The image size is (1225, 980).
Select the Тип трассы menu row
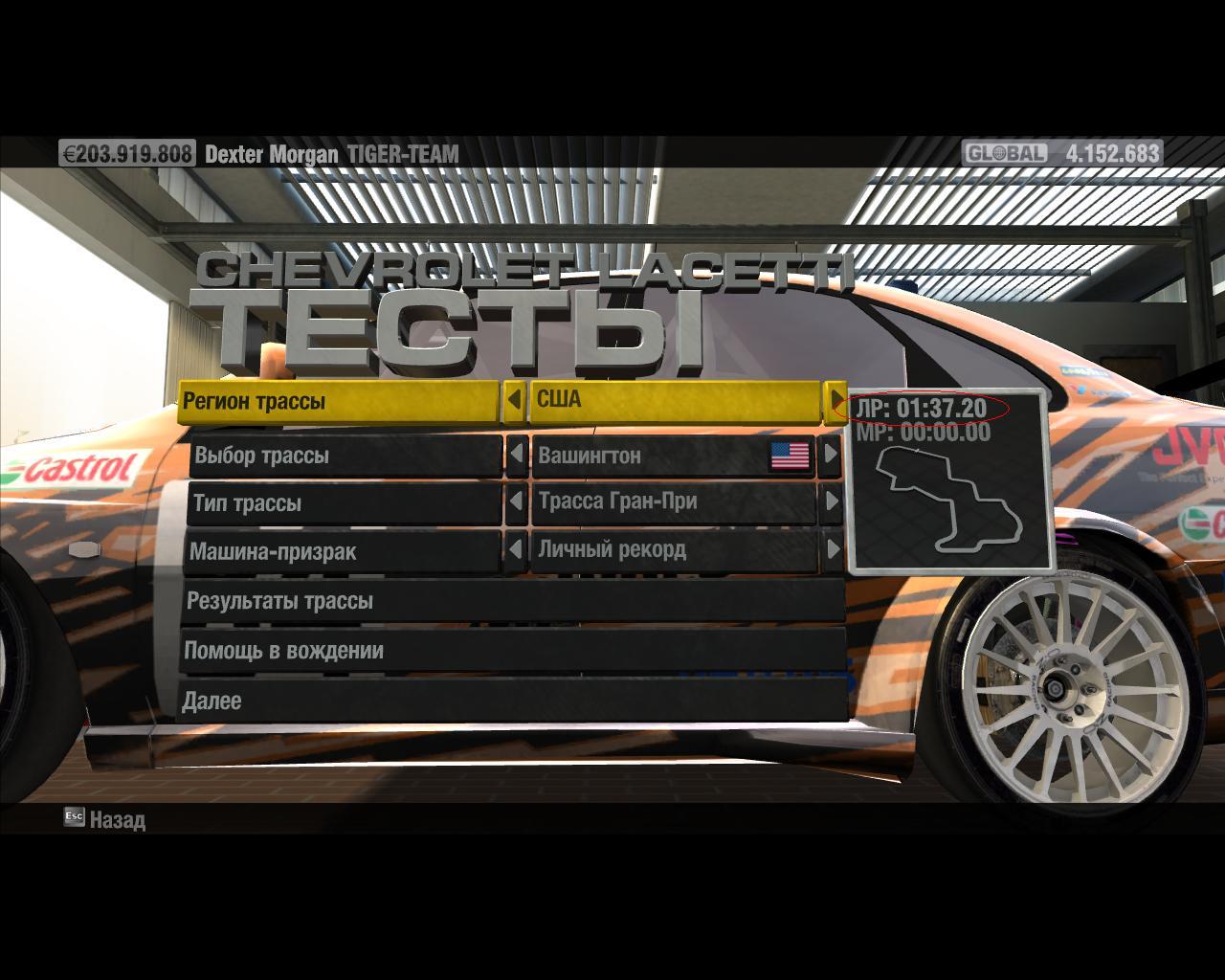coord(343,503)
